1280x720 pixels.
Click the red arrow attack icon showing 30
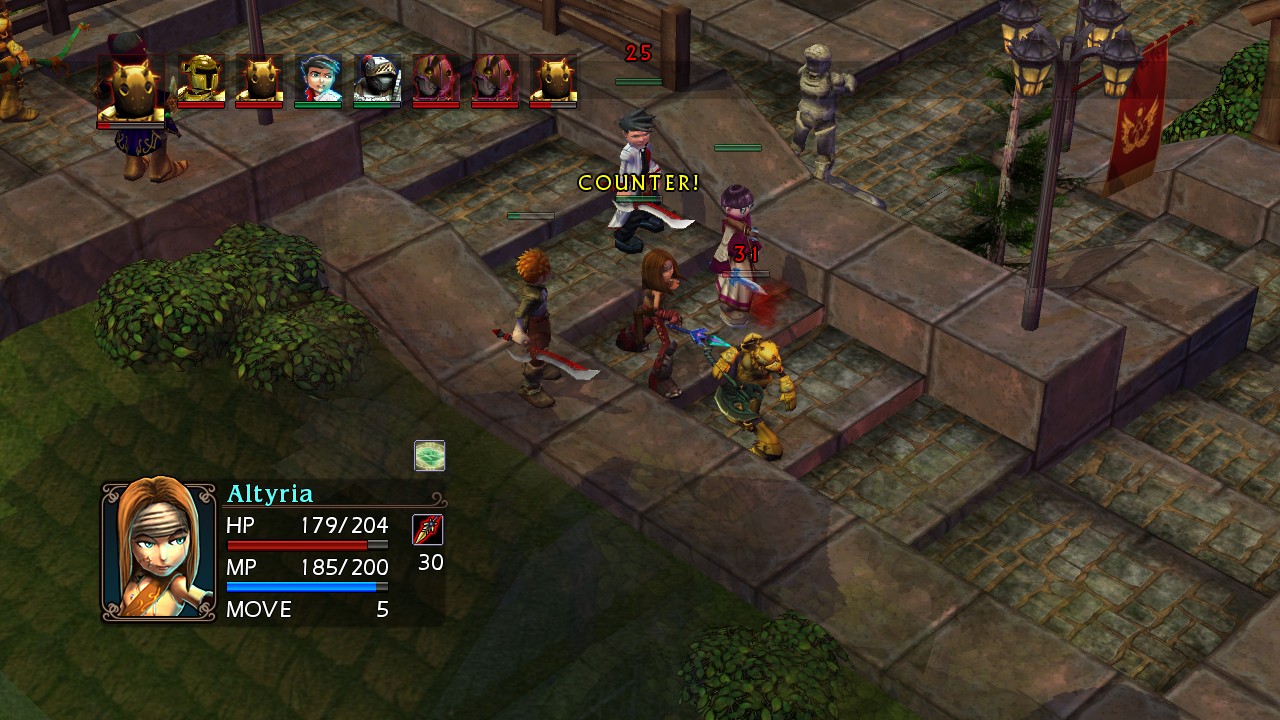[x=427, y=530]
